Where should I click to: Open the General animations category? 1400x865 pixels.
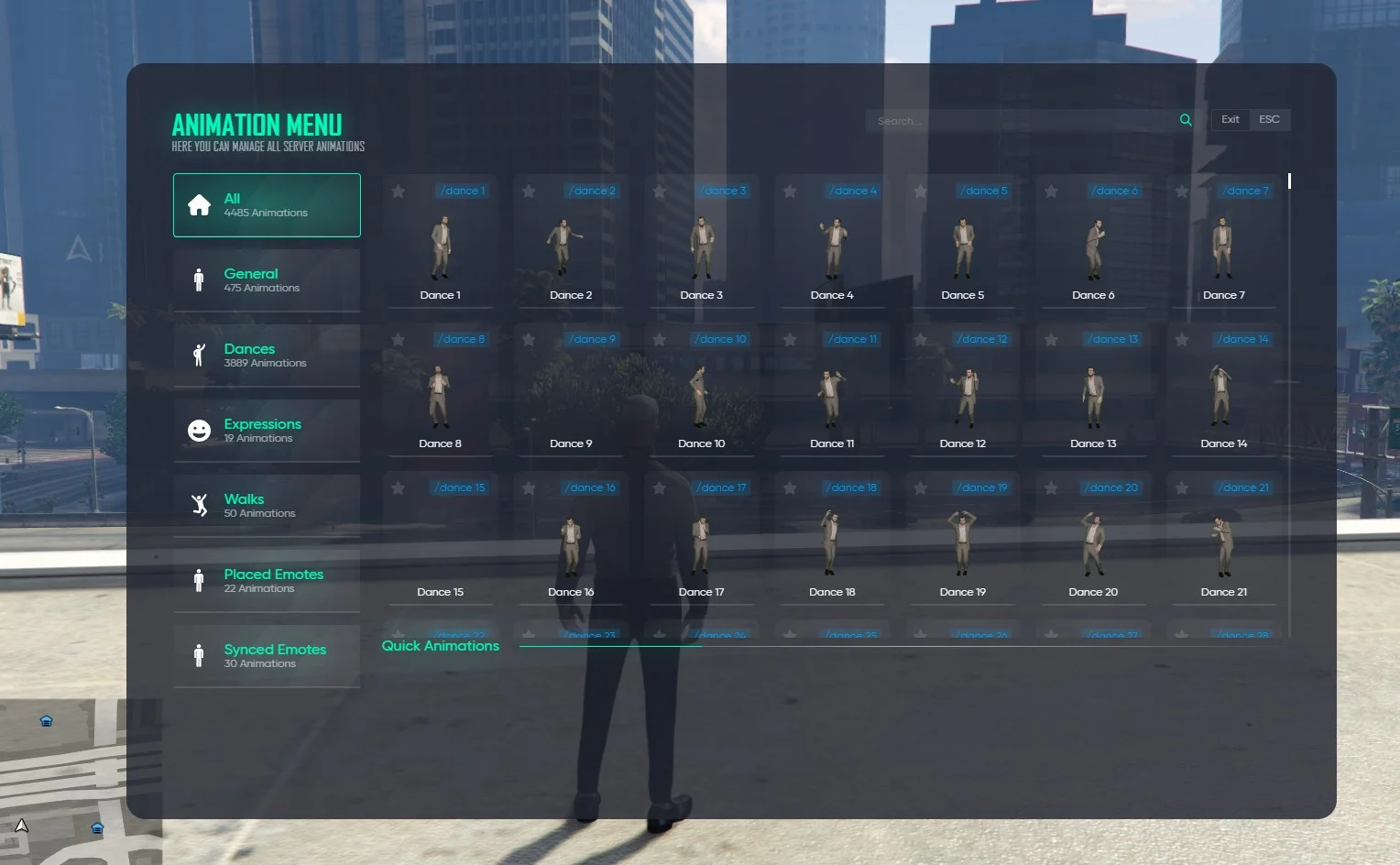pos(267,280)
